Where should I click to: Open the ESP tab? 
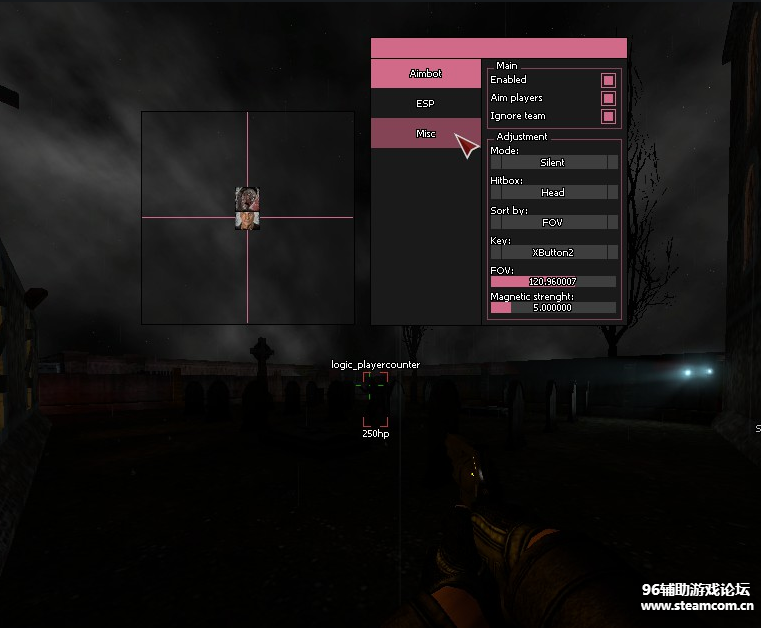425,103
